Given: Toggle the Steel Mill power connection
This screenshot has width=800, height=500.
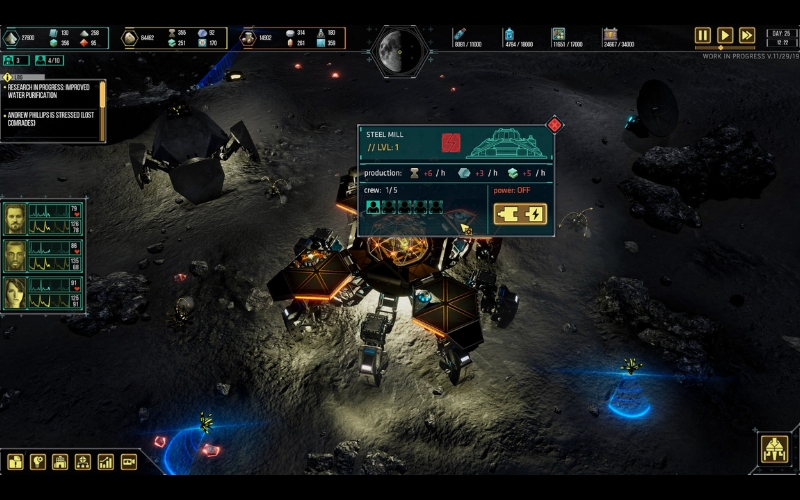Looking at the screenshot, I should (x=520, y=214).
